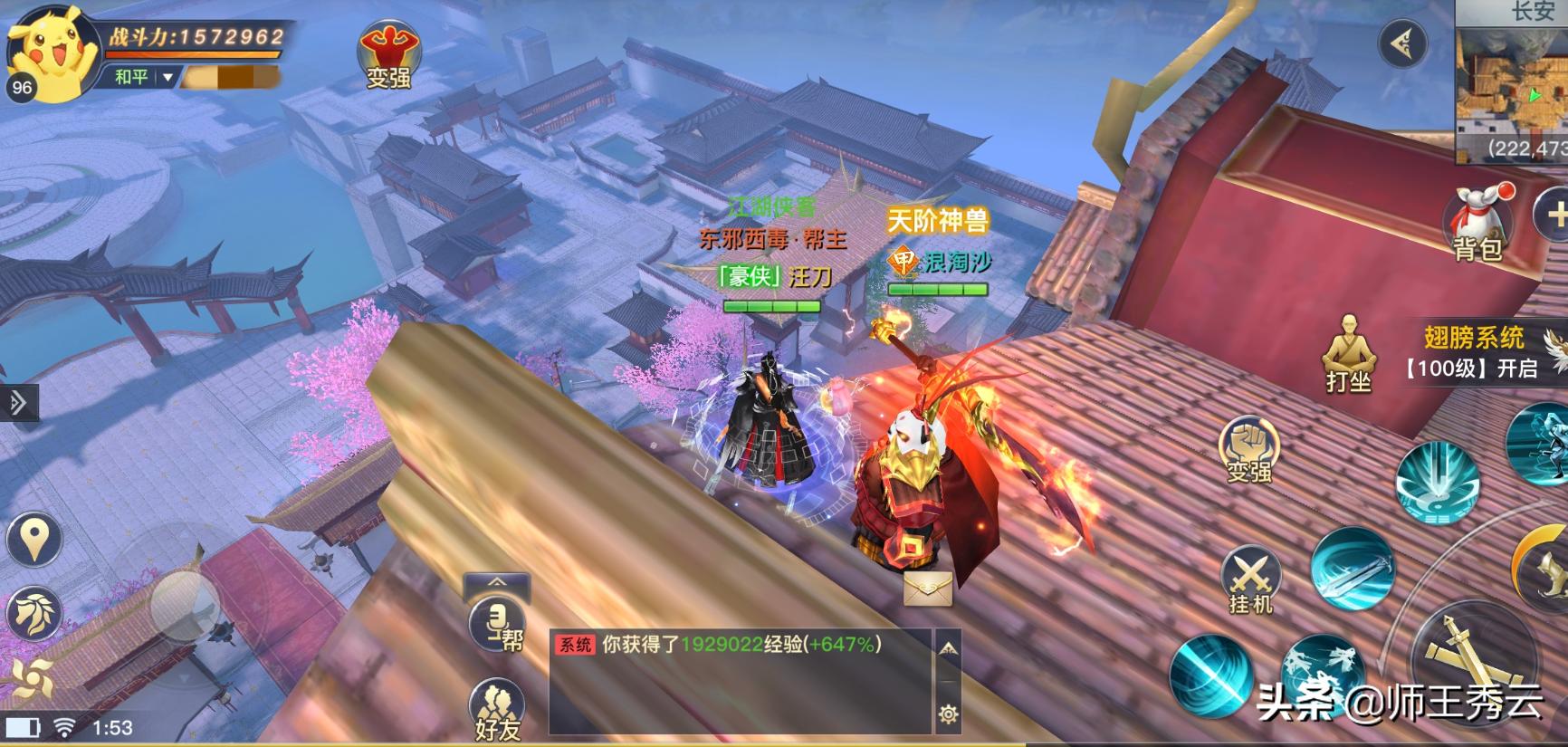Toggle 挂机 auto-battle
Viewport: 1568px width, 747px height.
(x=1250, y=580)
